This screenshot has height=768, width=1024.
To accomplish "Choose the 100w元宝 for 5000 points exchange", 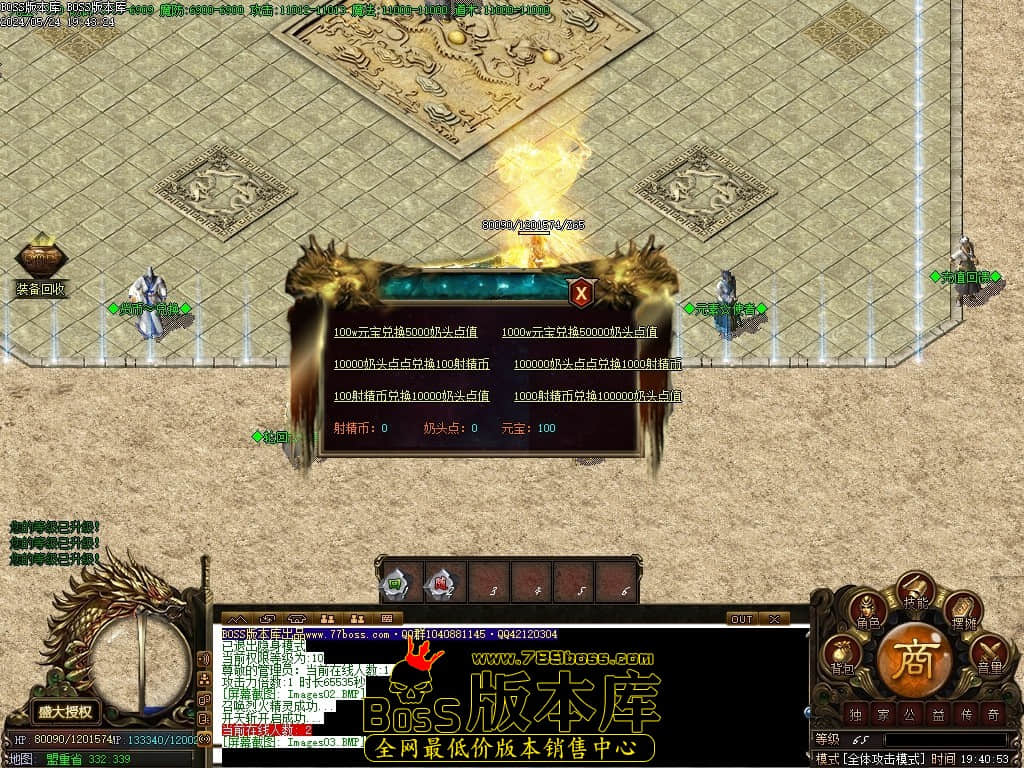I will (x=405, y=332).
